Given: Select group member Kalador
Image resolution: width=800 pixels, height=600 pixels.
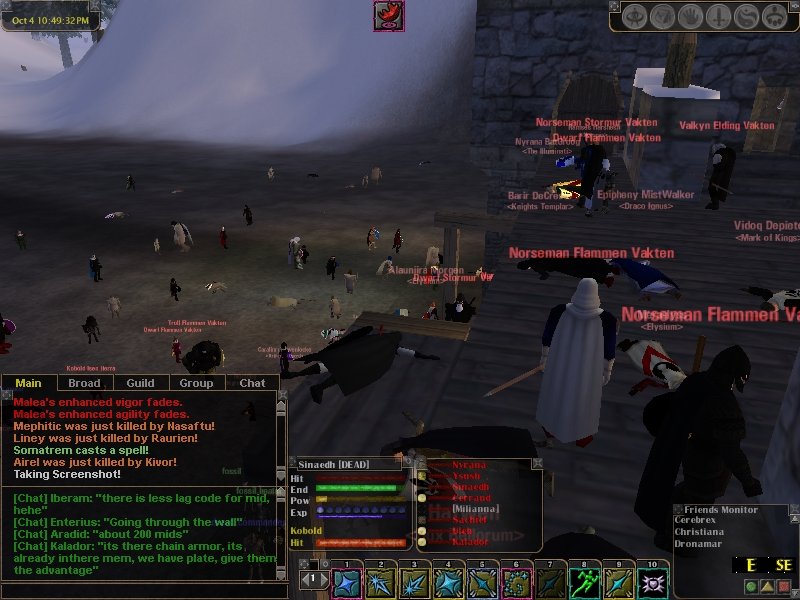Looking at the screenshot, I should click(470, 541).
